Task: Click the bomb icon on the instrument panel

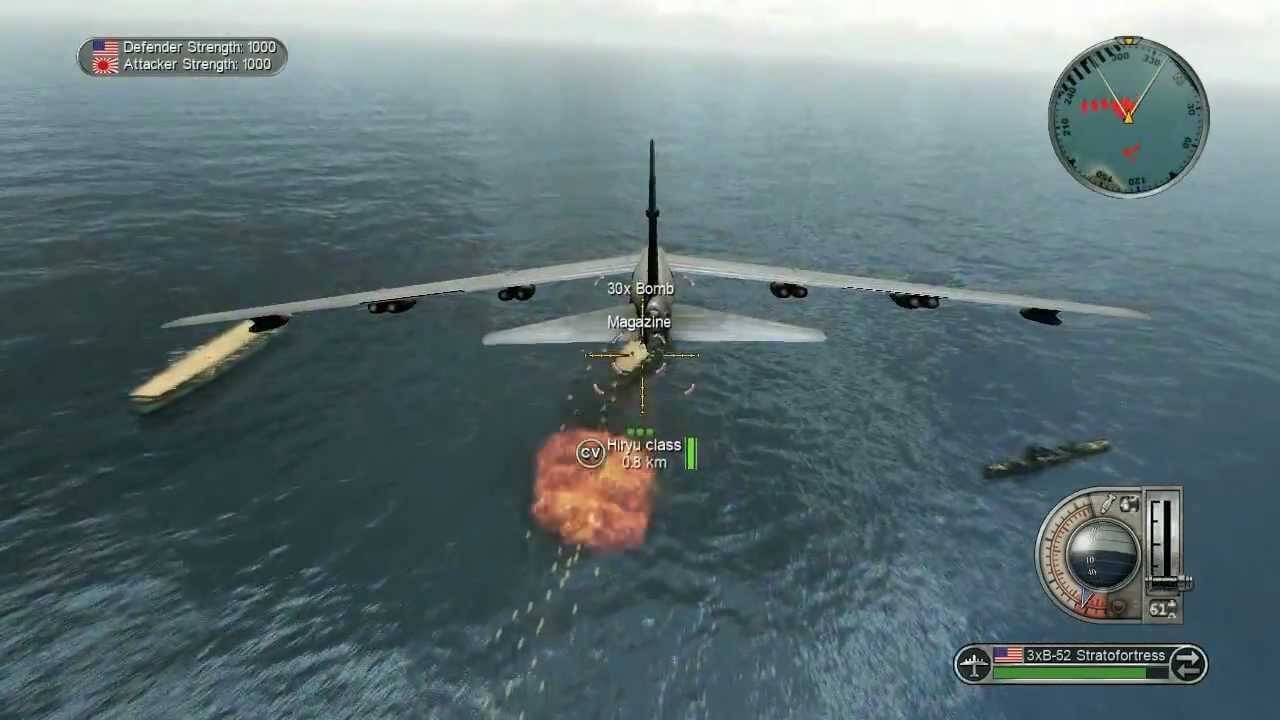Action: pyautogui.click(x=1108, y=503)
